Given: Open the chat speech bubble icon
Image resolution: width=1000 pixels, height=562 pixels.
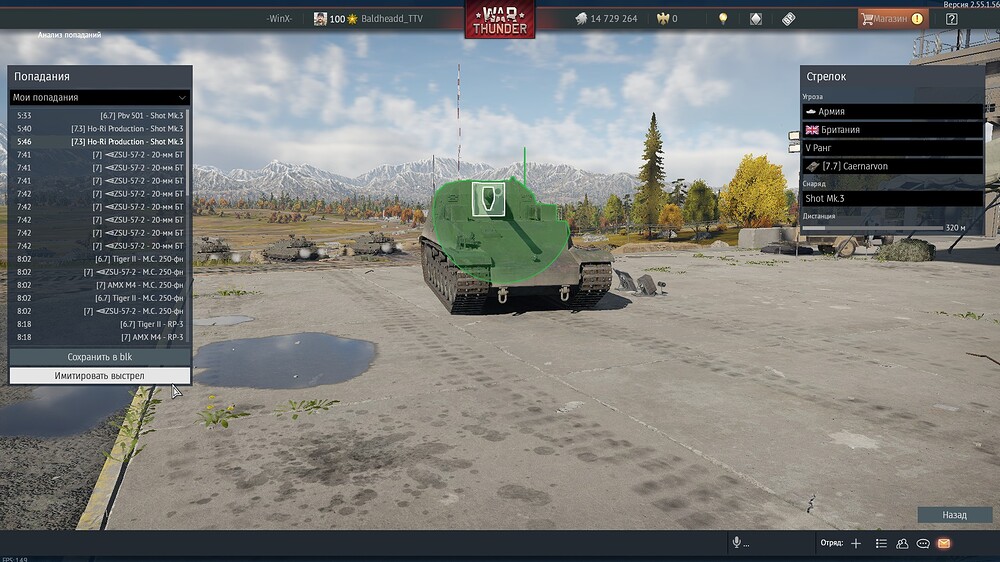Looking at the screenshot, I should click(x=923, y=543).
